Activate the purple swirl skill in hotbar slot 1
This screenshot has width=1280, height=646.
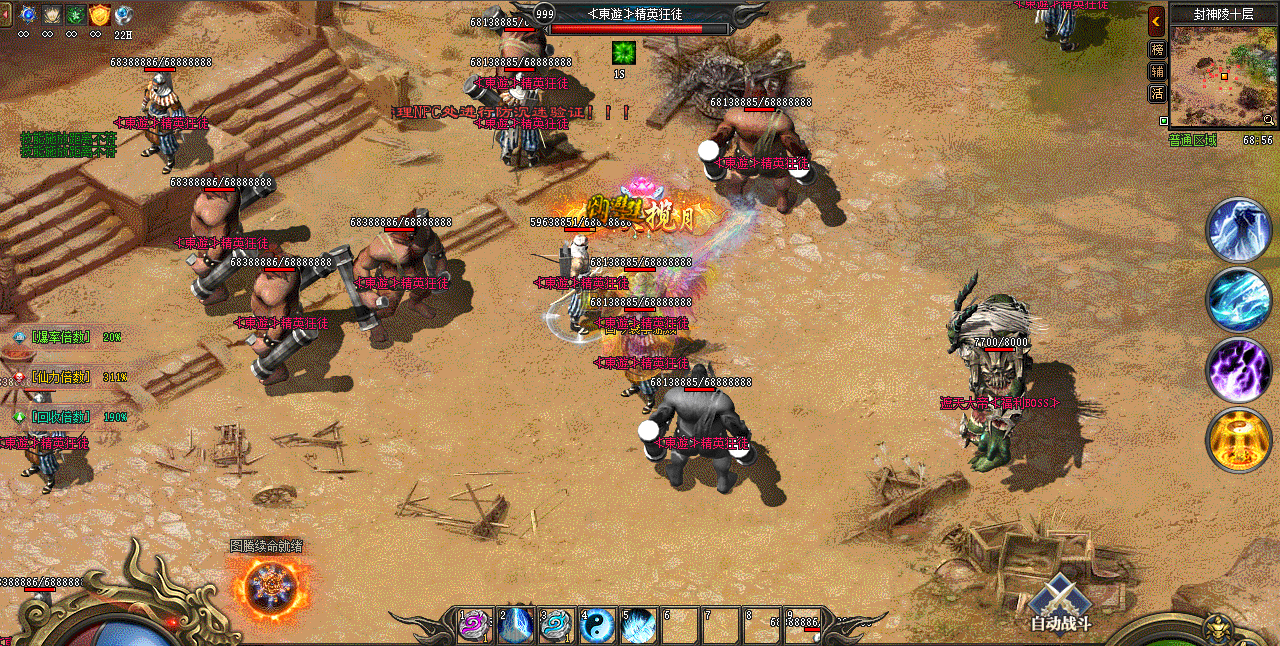tap(474, 625)
